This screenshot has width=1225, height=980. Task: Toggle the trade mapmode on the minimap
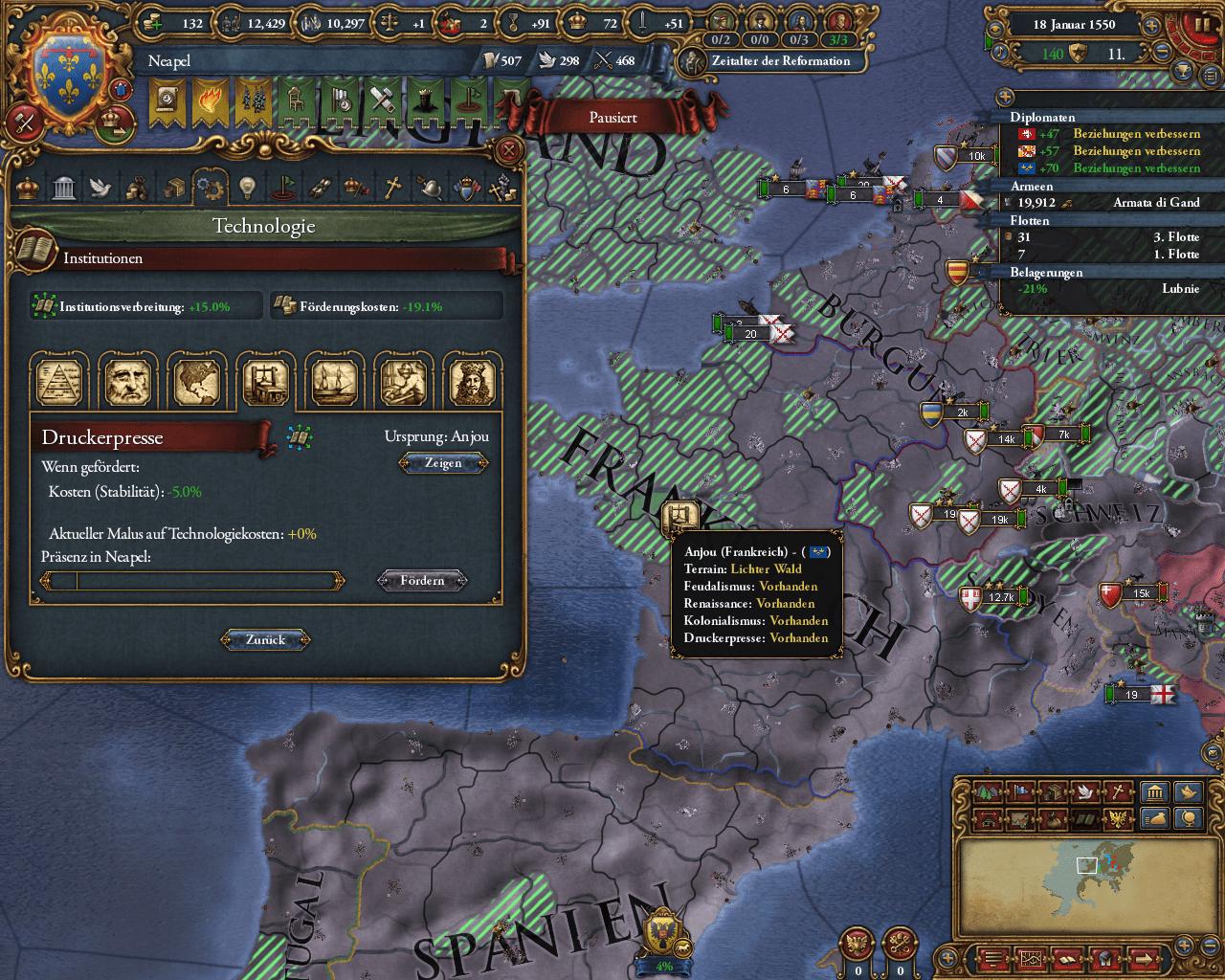click(x=1053, y=792)
